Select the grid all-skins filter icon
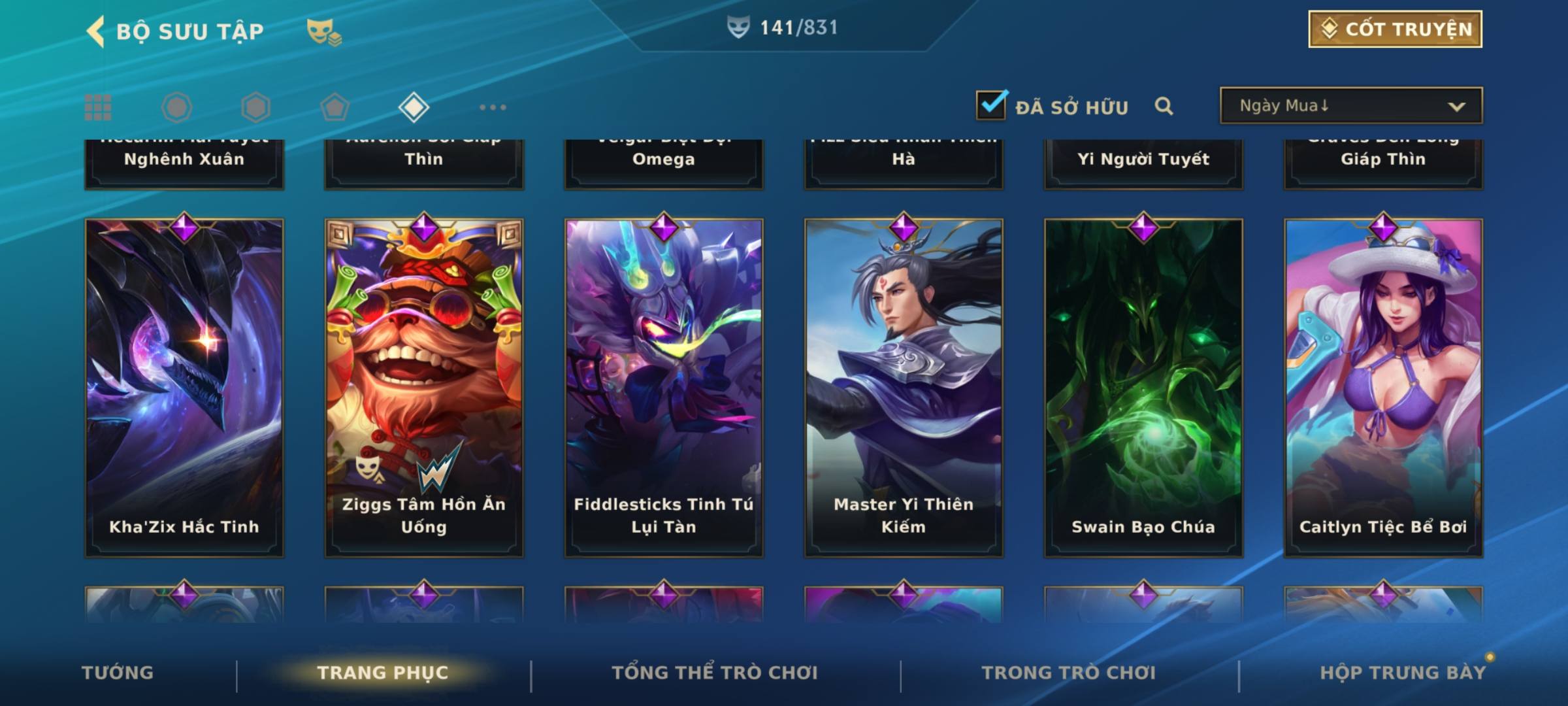 click(x=98, y=107)
